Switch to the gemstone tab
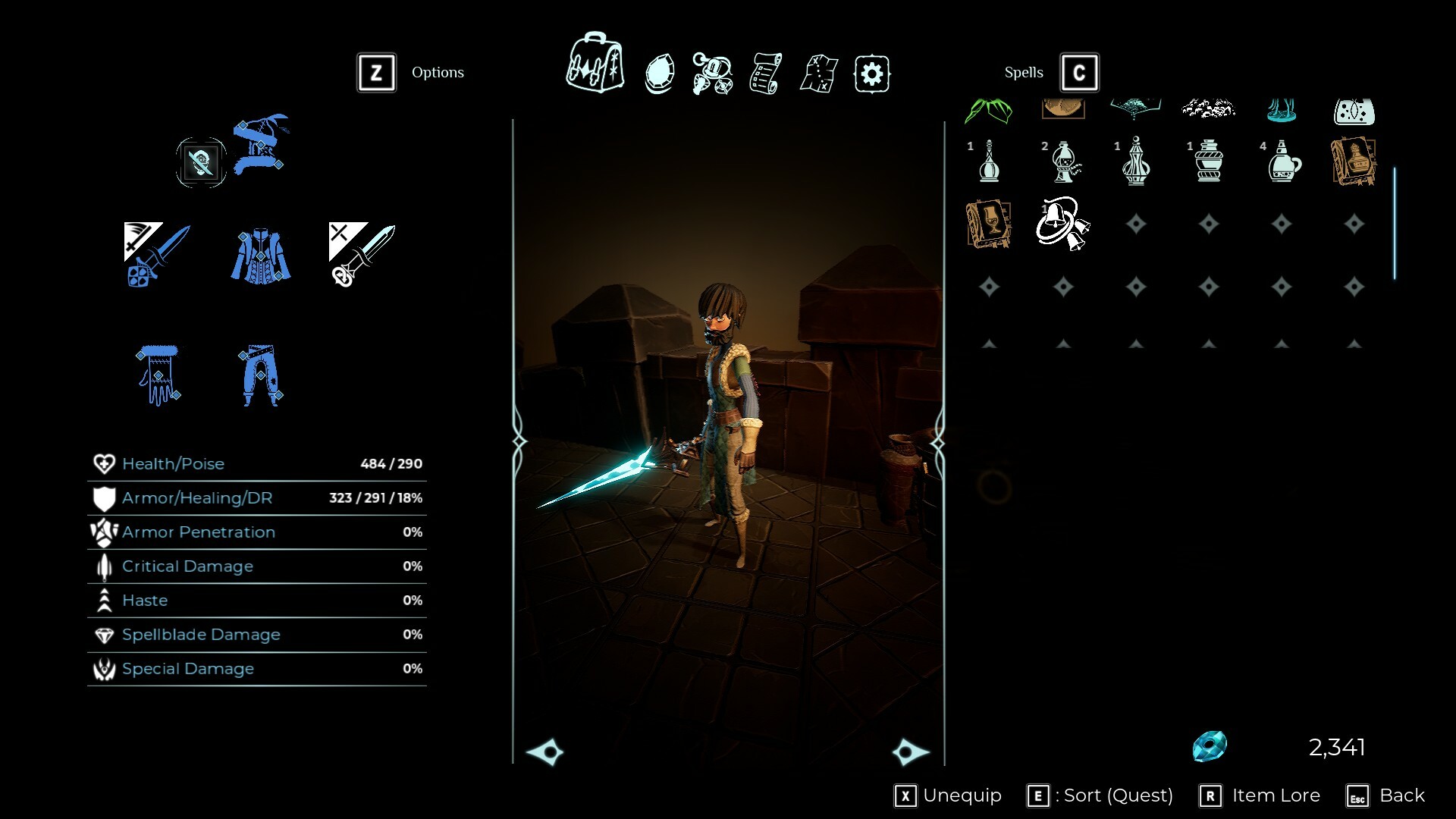The width and height of the screenshot is (1456, 819). 659,74
